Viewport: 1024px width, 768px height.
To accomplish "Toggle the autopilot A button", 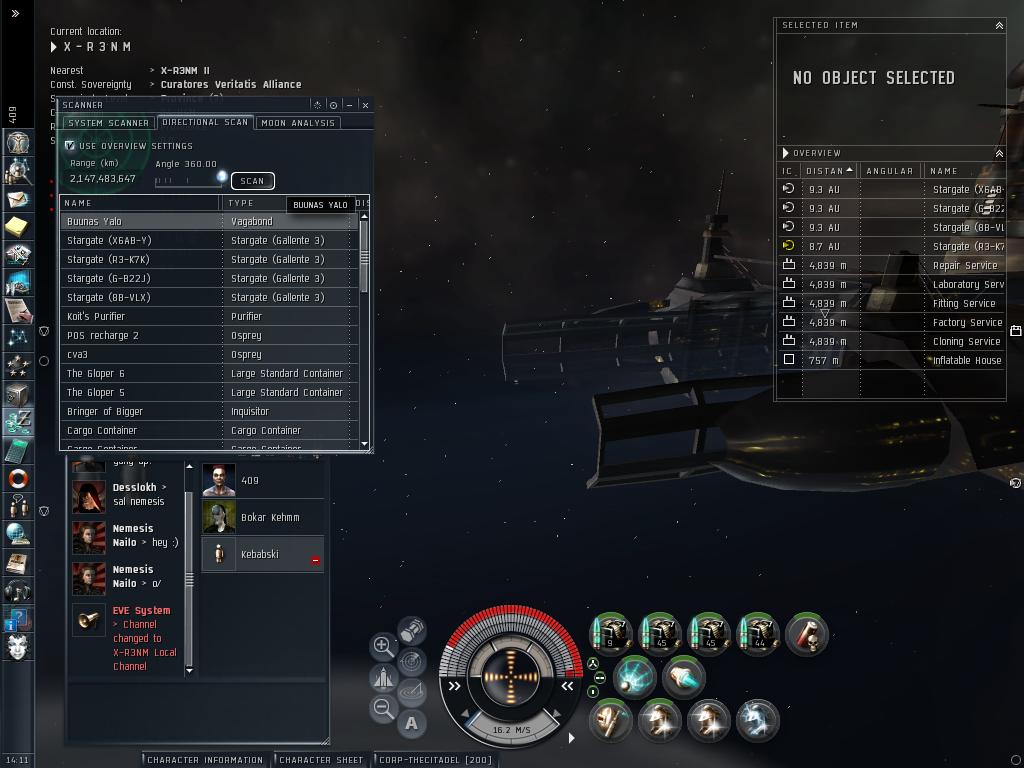I will [412, 723].
